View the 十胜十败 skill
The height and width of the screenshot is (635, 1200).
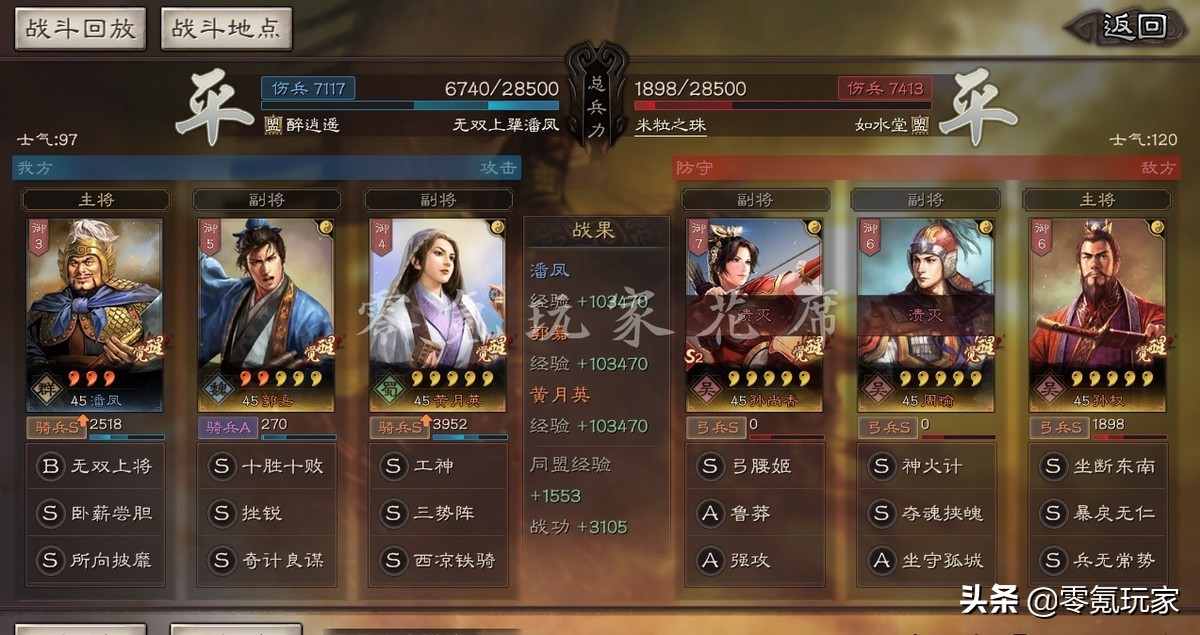(x=266, y=466)
